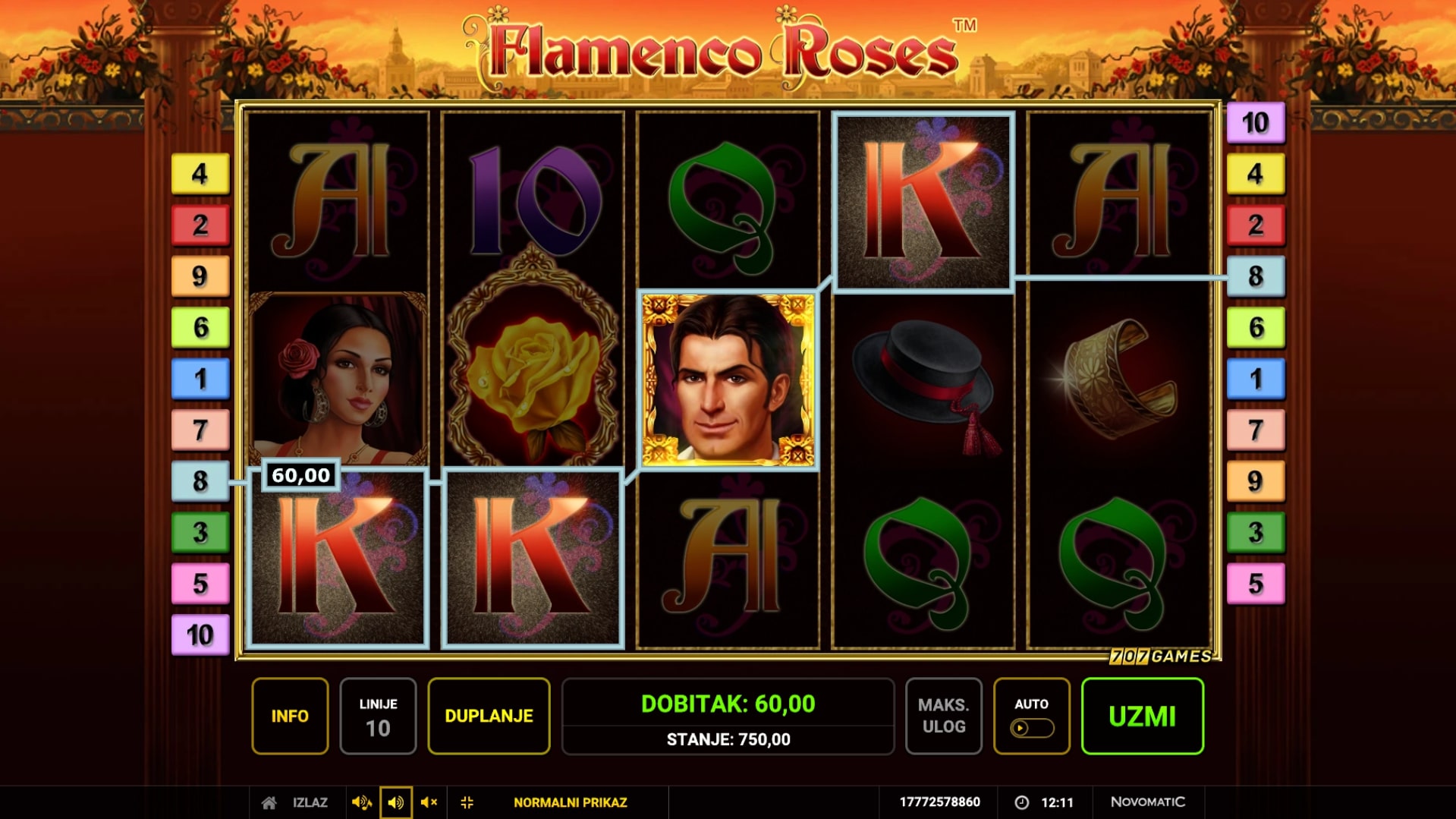This screenshot has height=819, width=1456.
Task: Select the medium volume speaker icon
Action: [395, 802]
